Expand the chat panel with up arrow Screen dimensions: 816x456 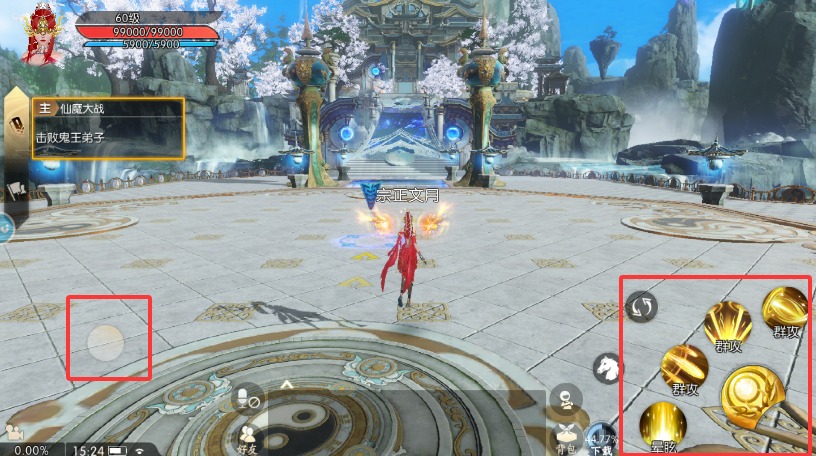tap(287, 383)
